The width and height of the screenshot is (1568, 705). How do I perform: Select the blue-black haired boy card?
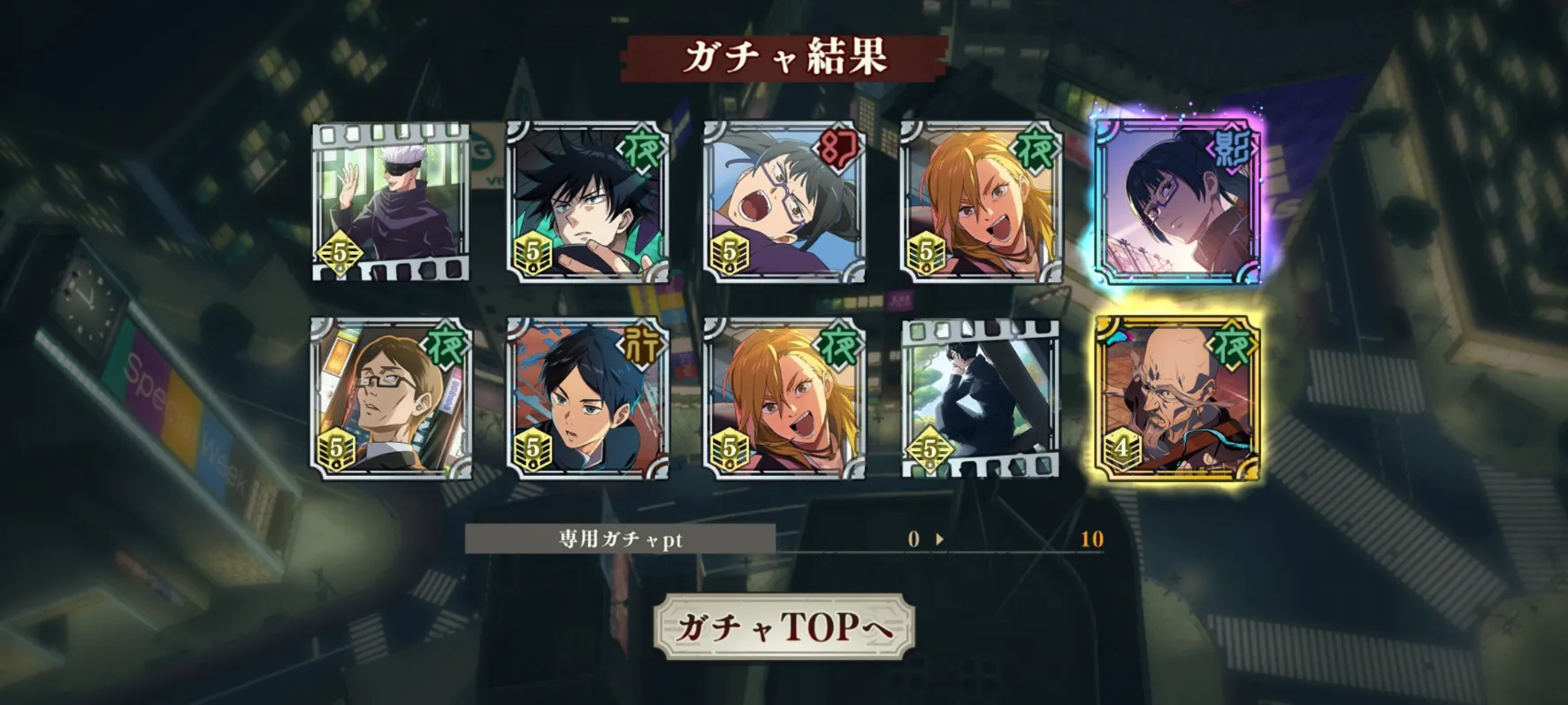click(587, 398)
